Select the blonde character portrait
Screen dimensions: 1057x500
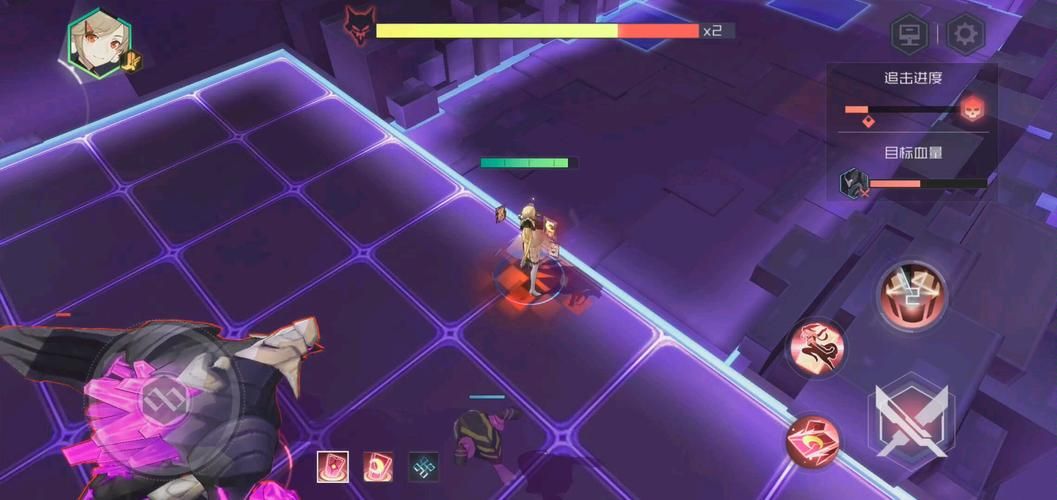pos(97,42)
